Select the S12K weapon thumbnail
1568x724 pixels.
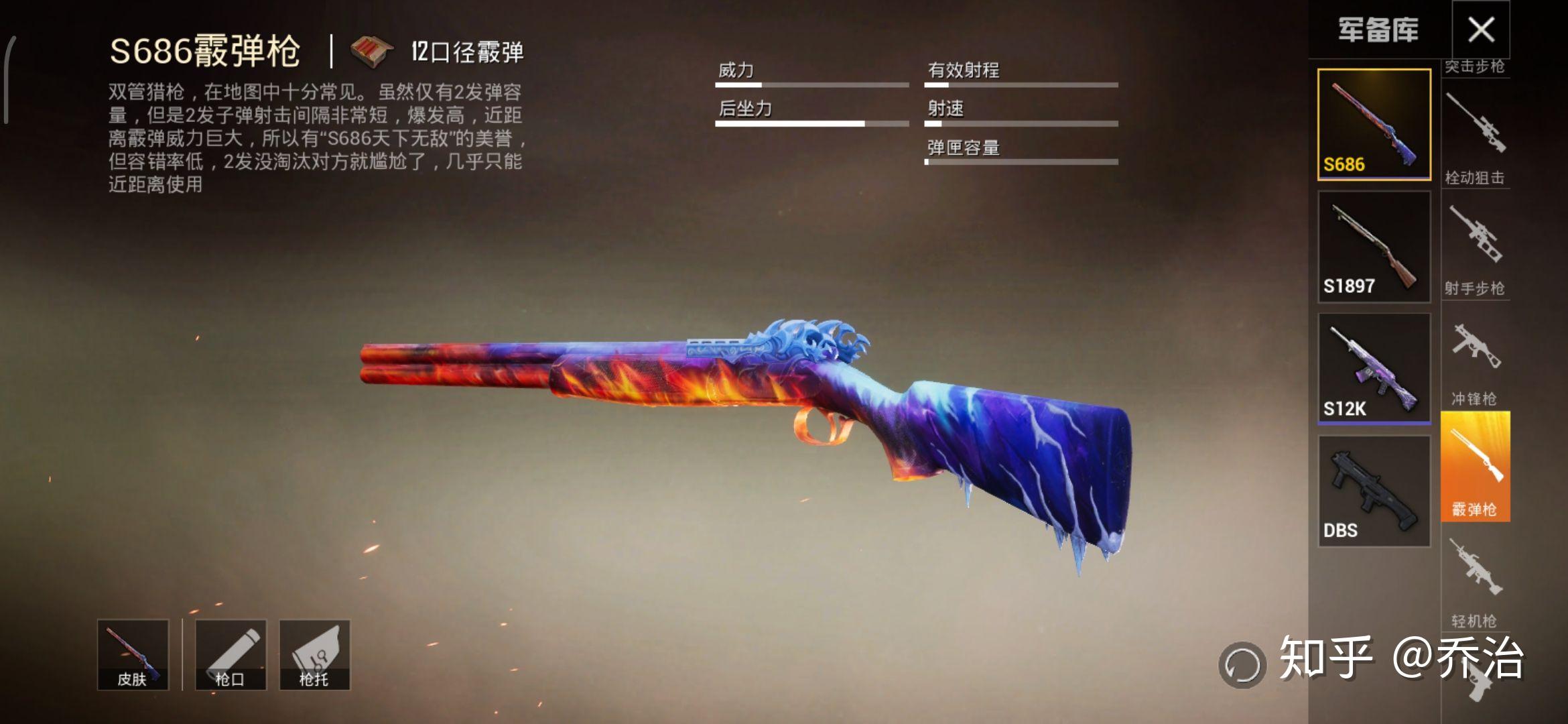point(1374,365)
